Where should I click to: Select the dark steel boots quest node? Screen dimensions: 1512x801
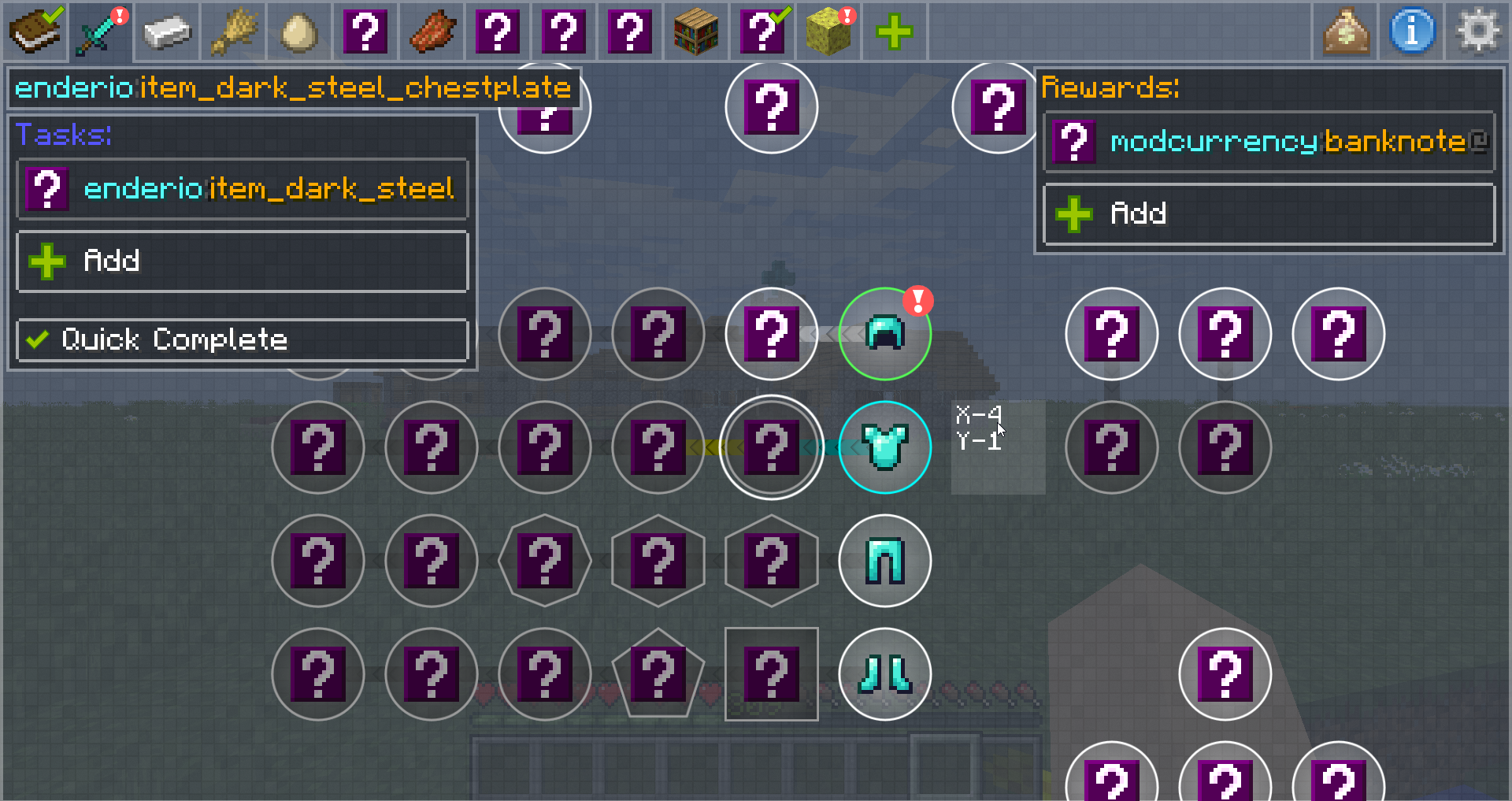(885, 674)
